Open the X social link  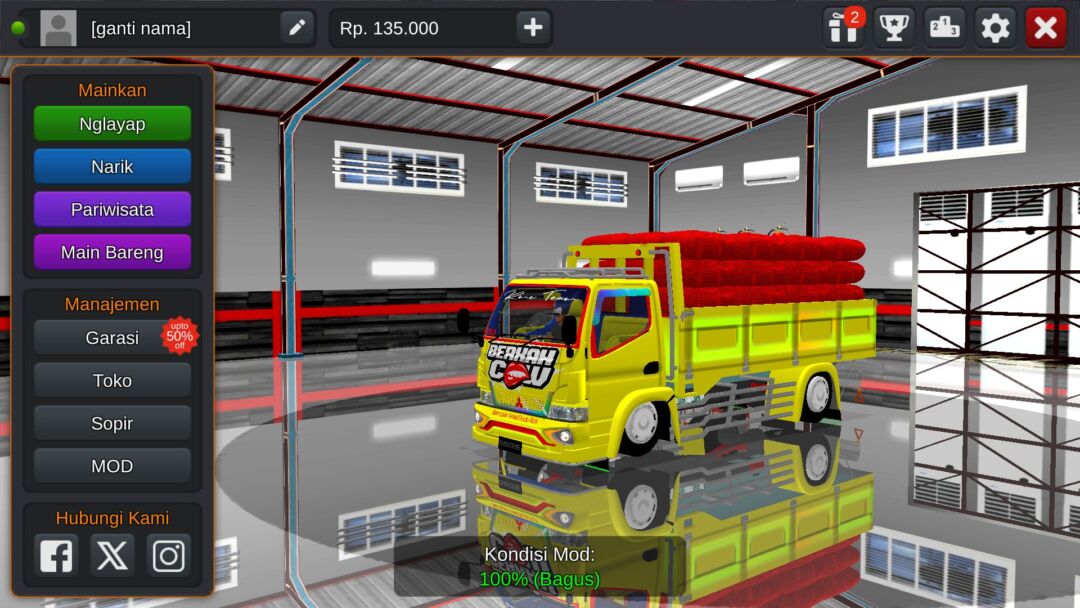coord(112,555)
